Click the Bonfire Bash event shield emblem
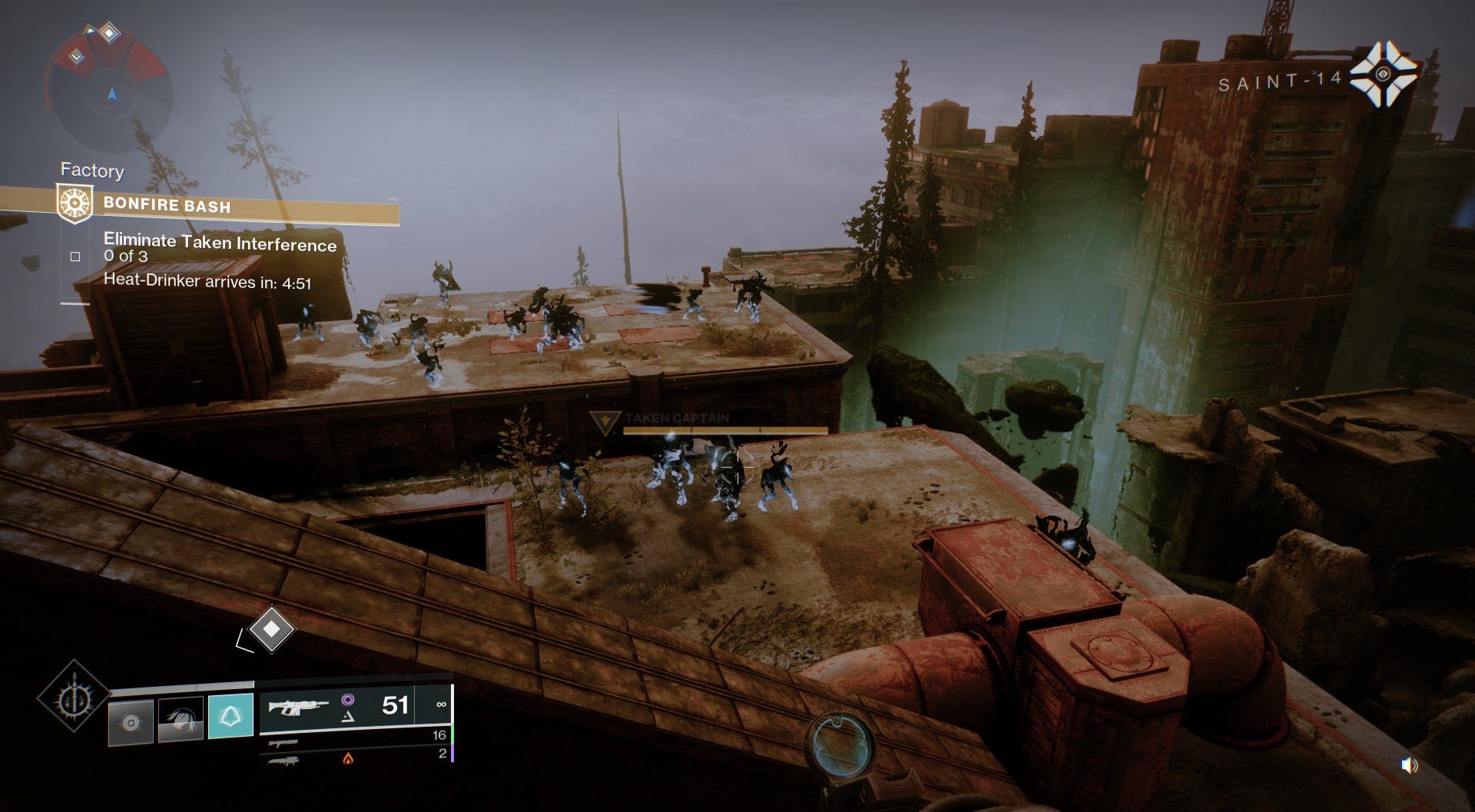The width and height of the screenshot is (1475, 812). tap(75, 202)
